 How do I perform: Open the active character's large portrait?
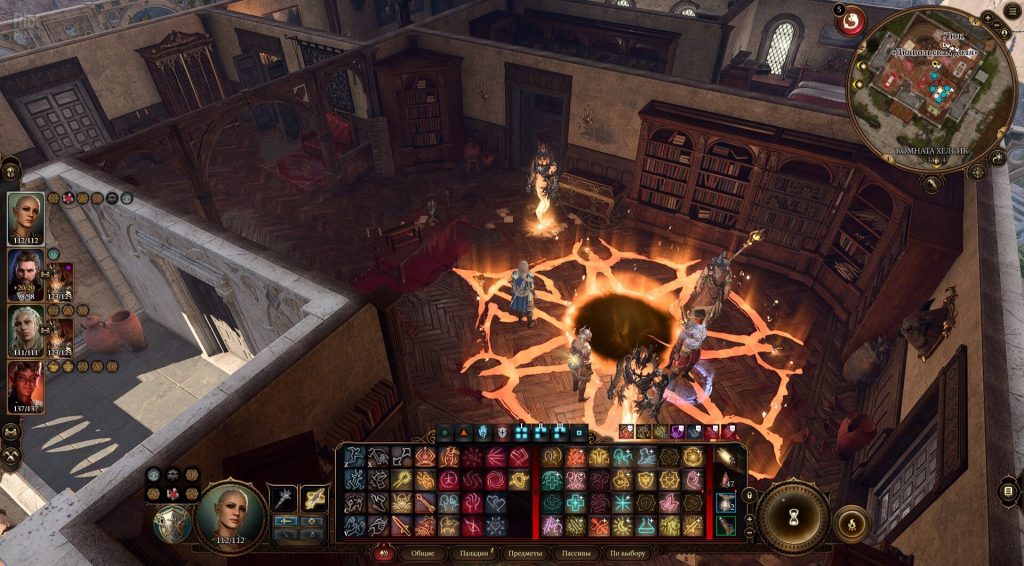pyautogui.click(x=230, y=513)
